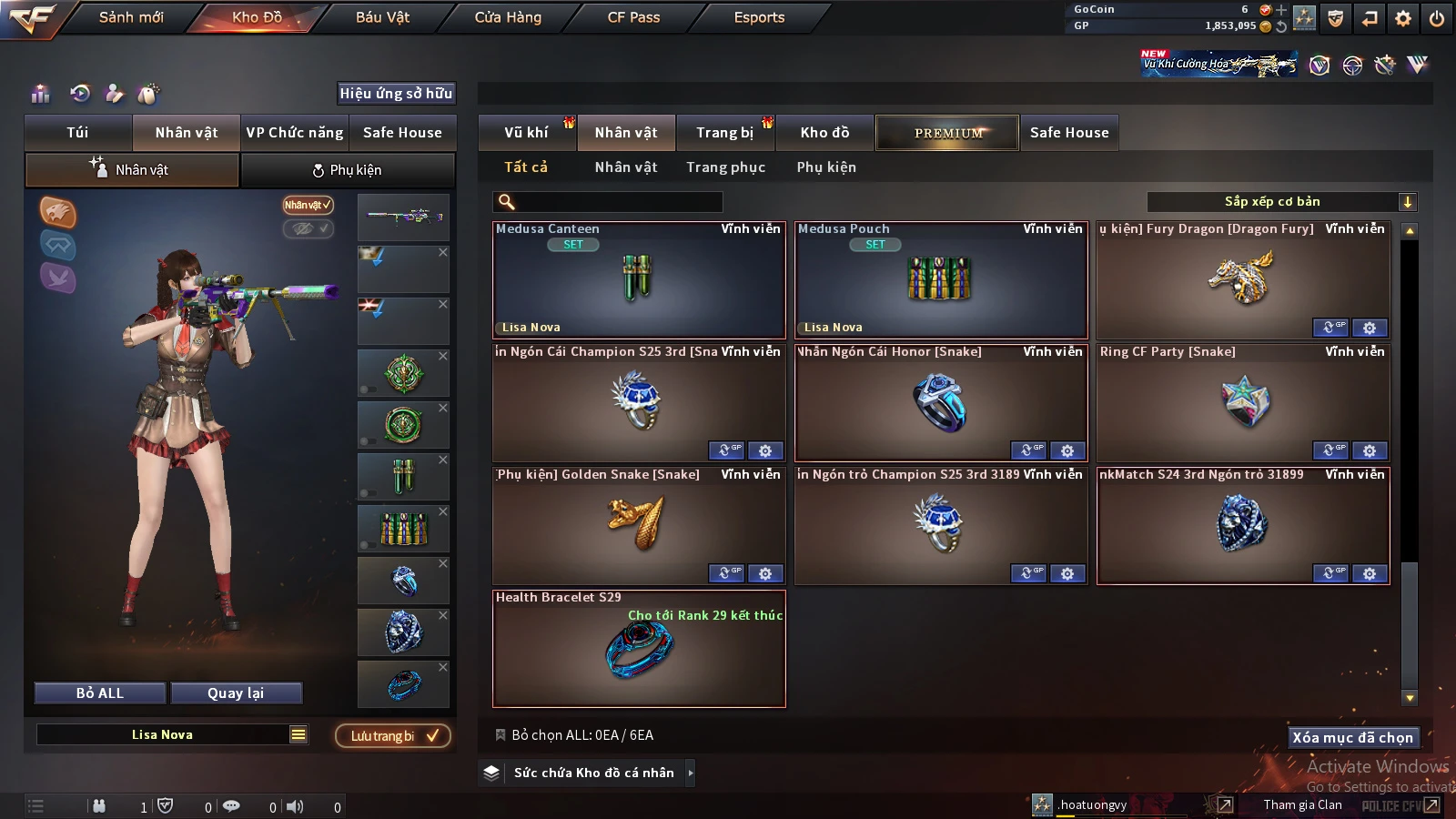Image resolution: width=1456 pixels, height=819 pixels.
Task: Select the Vũ khí inventory tab
Action: (x=526, y=133)
